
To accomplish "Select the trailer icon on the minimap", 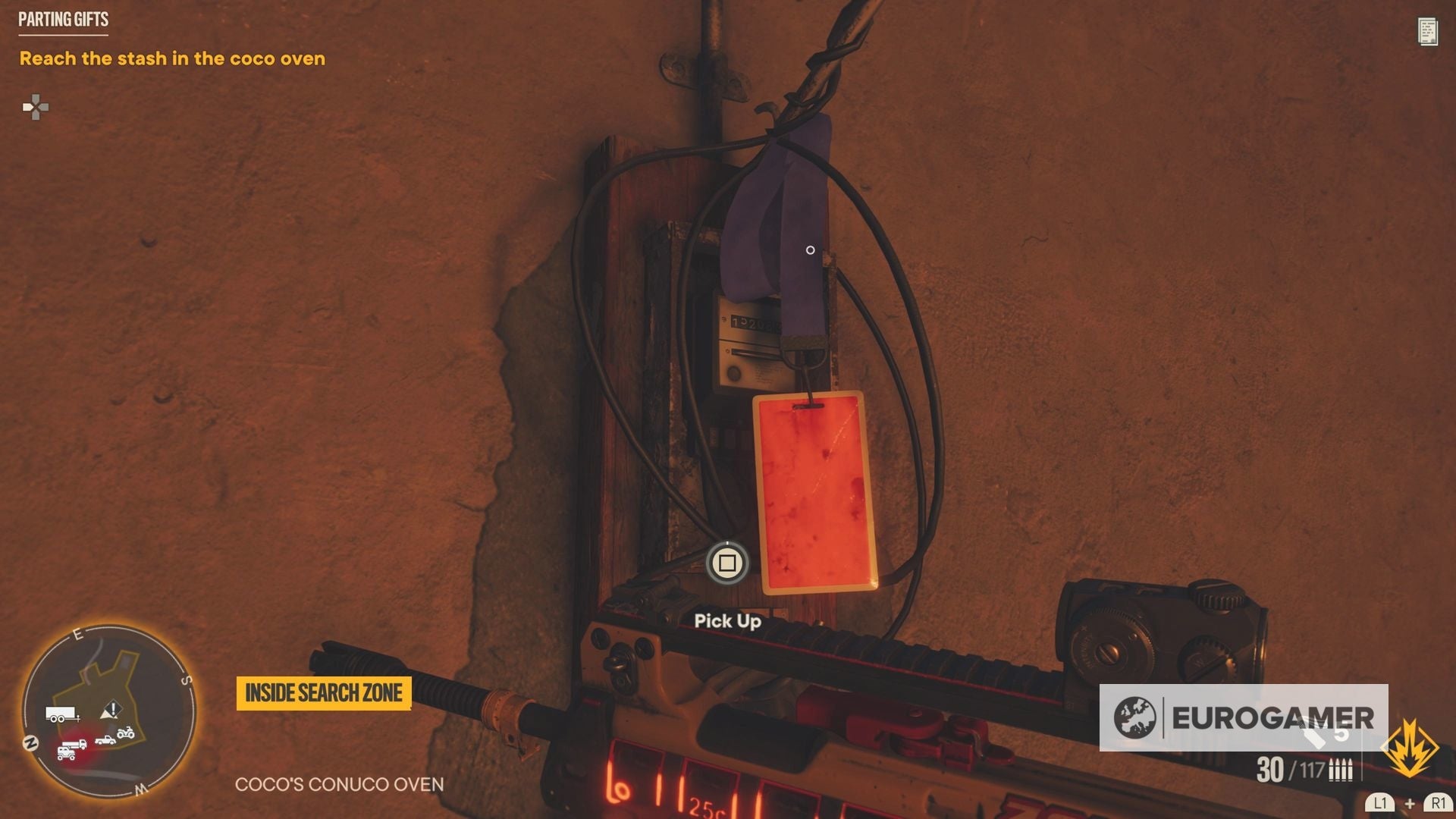I will point(60,713).
